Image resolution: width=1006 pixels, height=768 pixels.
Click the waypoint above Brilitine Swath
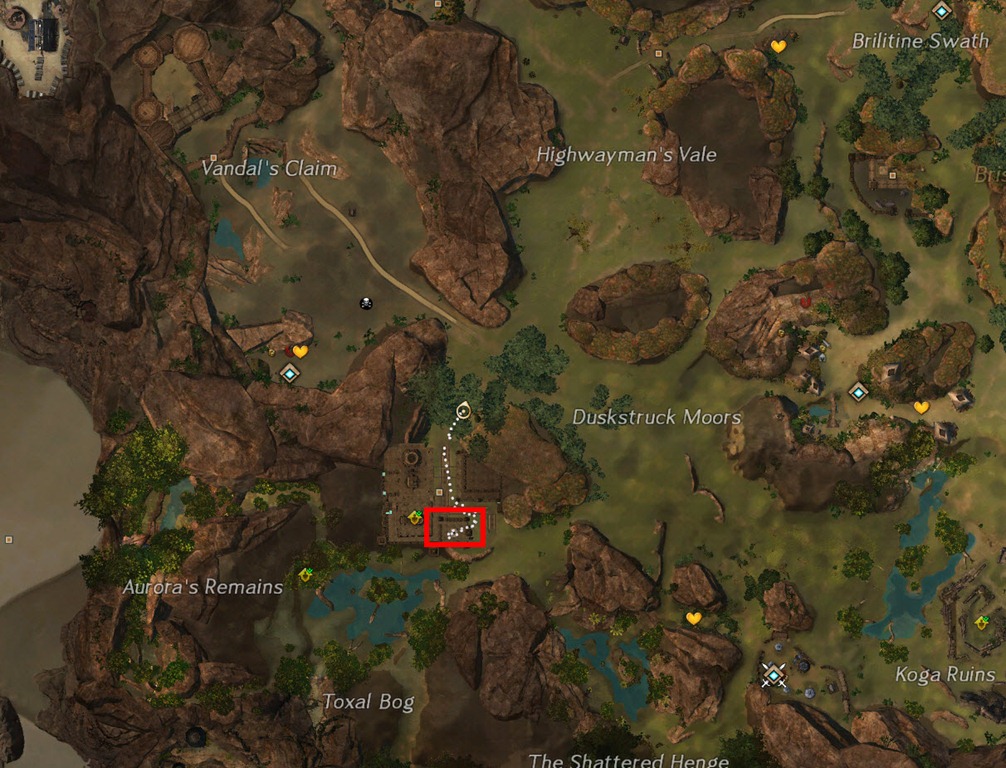(941, 11)
